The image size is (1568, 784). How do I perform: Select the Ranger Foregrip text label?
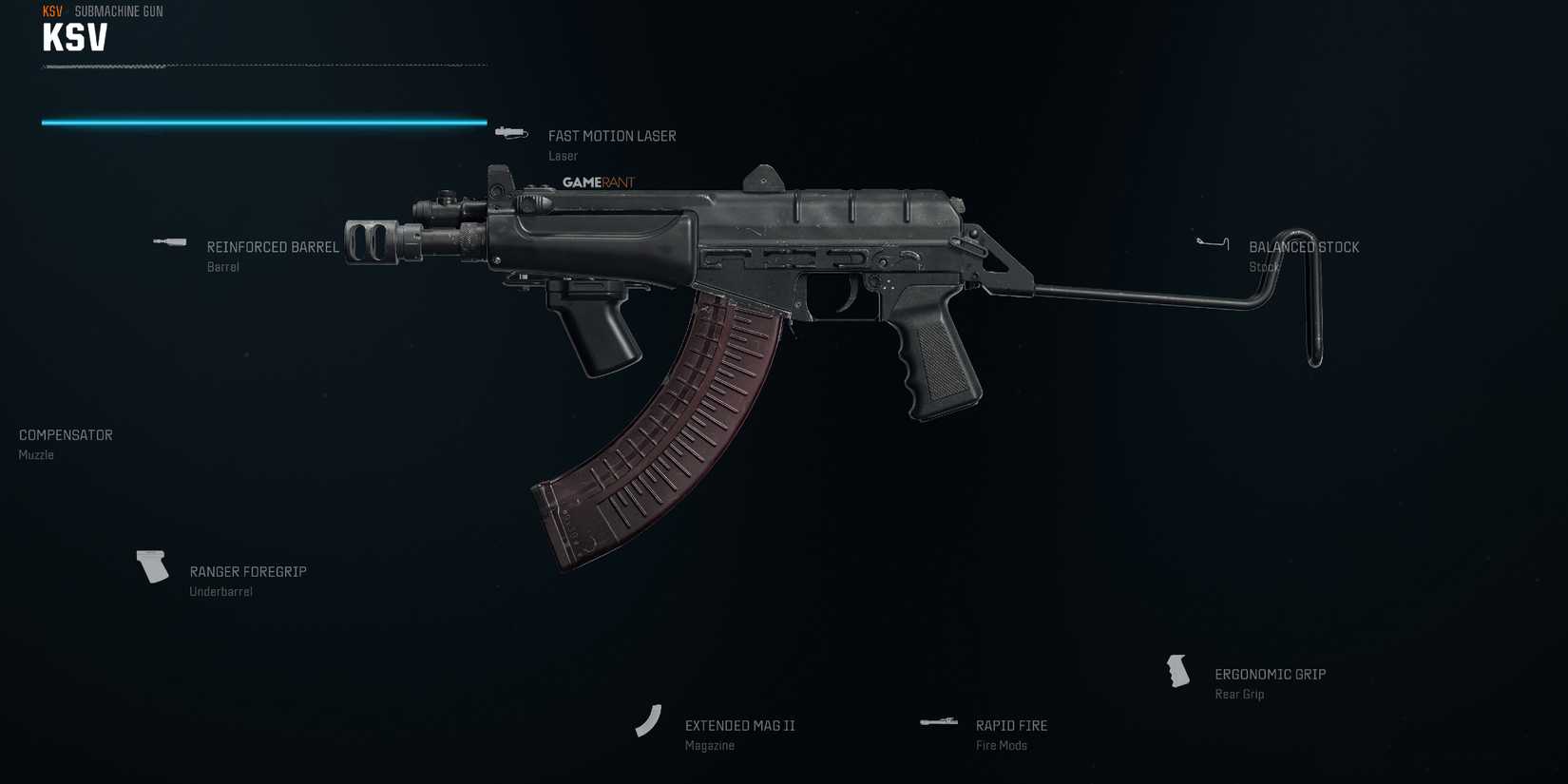247,571
